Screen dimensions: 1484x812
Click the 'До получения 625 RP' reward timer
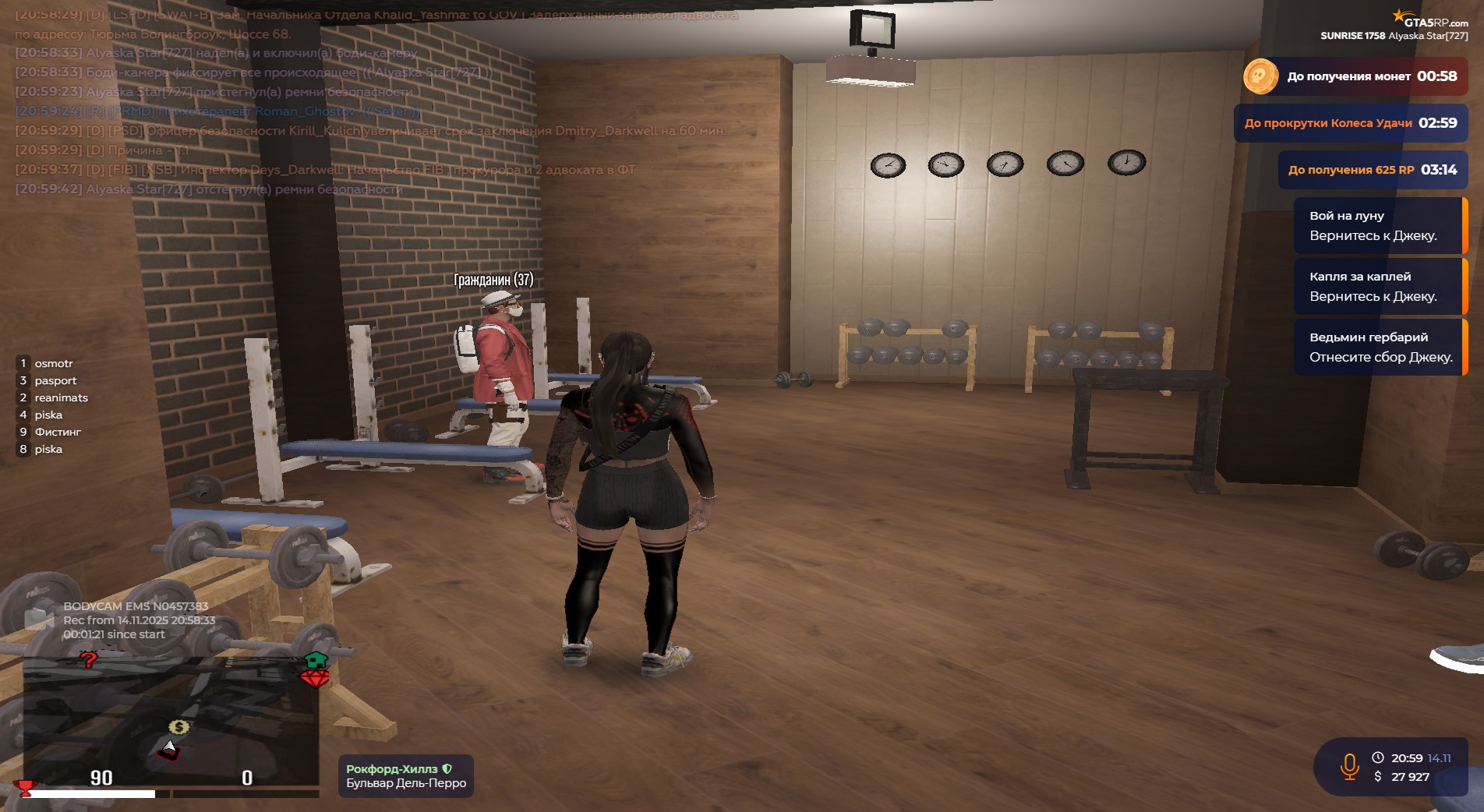(1372, 170)
